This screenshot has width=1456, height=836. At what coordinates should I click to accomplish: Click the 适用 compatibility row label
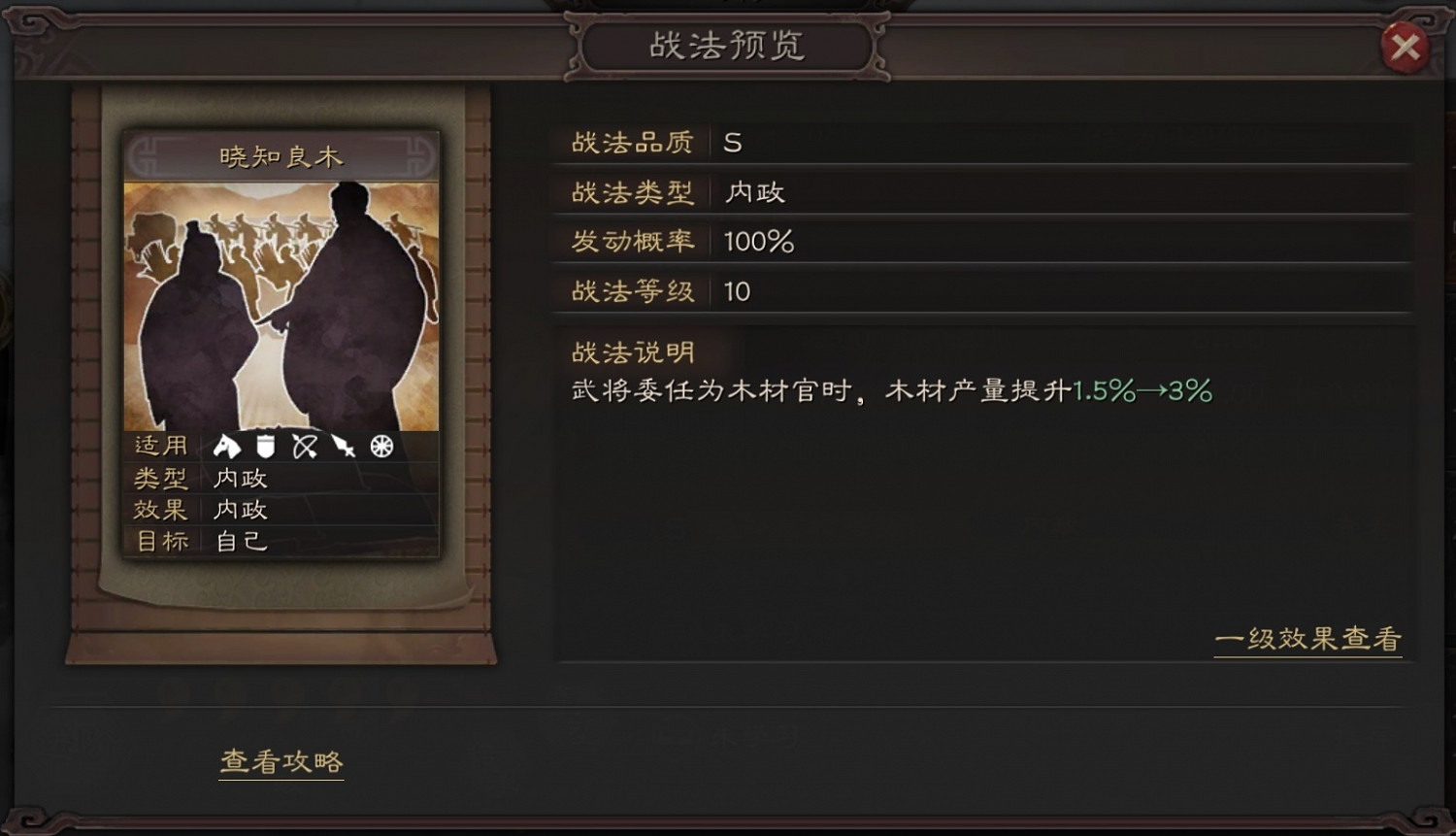point(159,446)
